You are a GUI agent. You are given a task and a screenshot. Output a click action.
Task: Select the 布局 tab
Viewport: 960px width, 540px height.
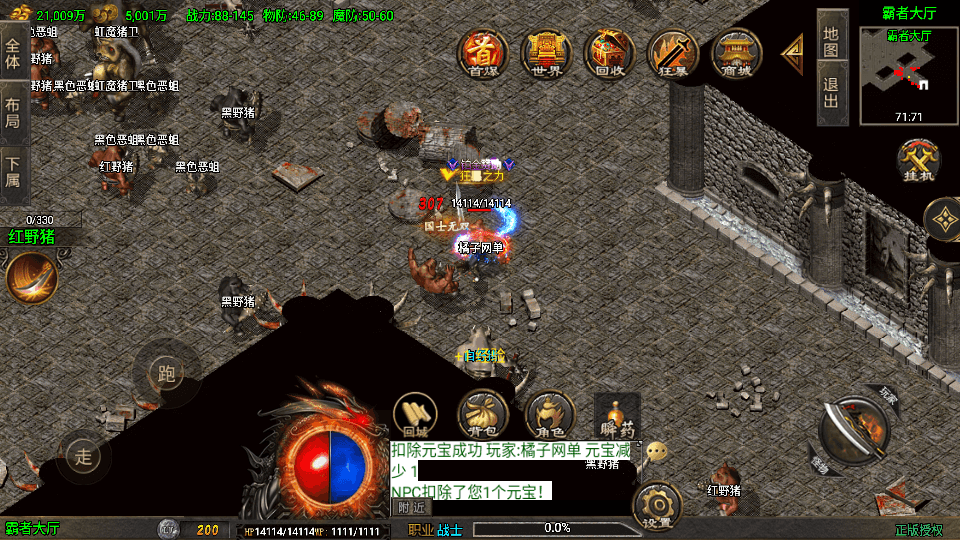coord(13,112)
